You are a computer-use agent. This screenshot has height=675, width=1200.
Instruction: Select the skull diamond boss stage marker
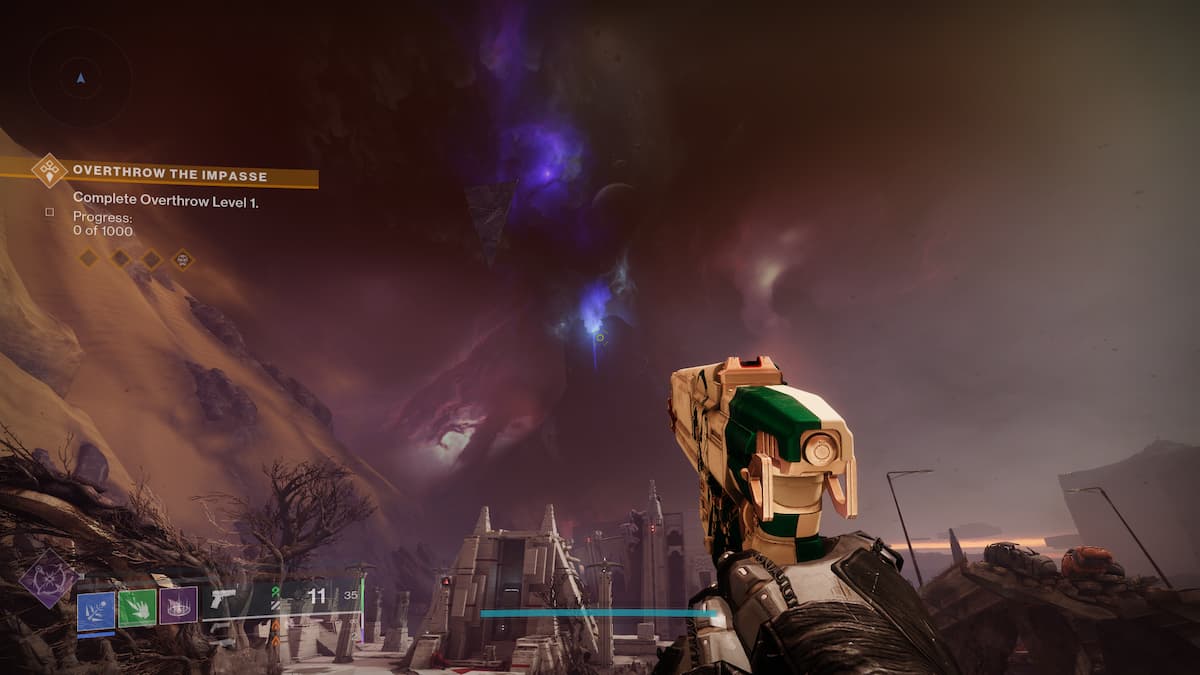click(182, 259)
